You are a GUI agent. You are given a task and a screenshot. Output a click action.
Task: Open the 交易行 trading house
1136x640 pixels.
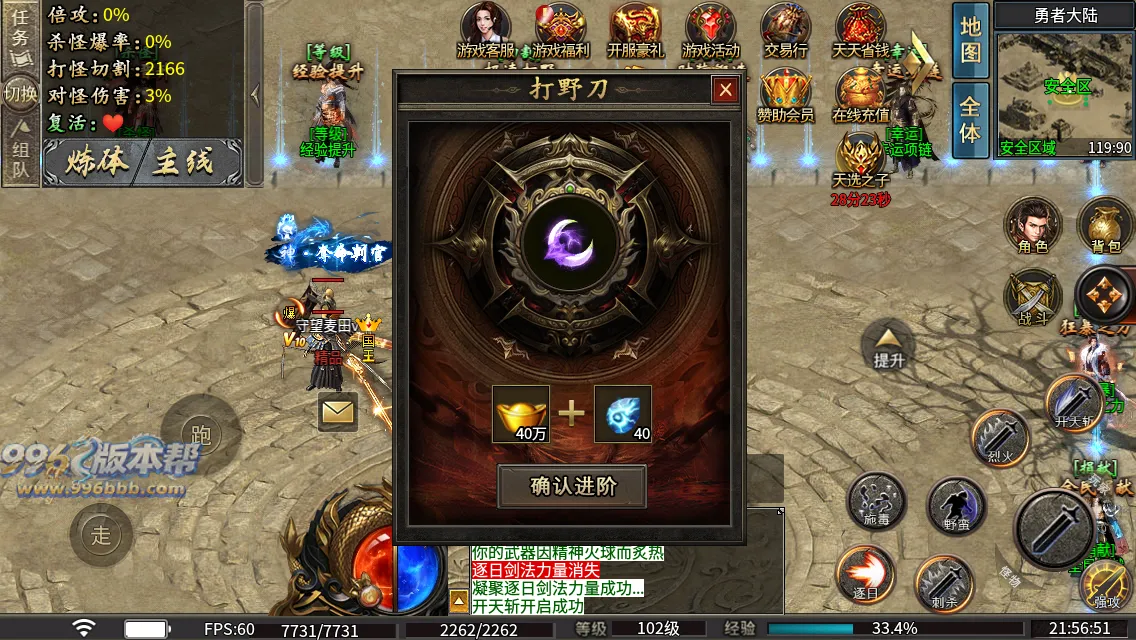tap(786, 31)
